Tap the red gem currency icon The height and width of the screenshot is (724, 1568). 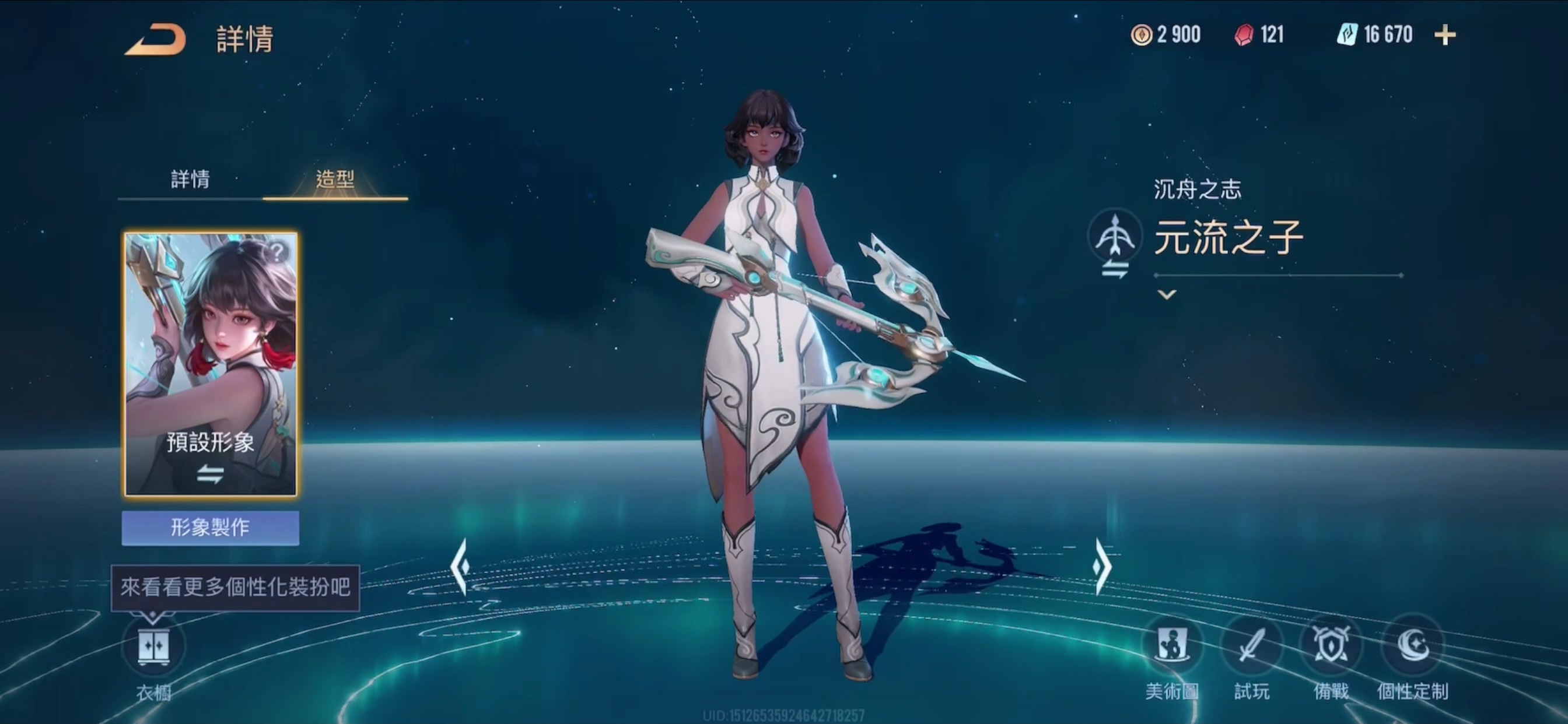click(1244, 34)
